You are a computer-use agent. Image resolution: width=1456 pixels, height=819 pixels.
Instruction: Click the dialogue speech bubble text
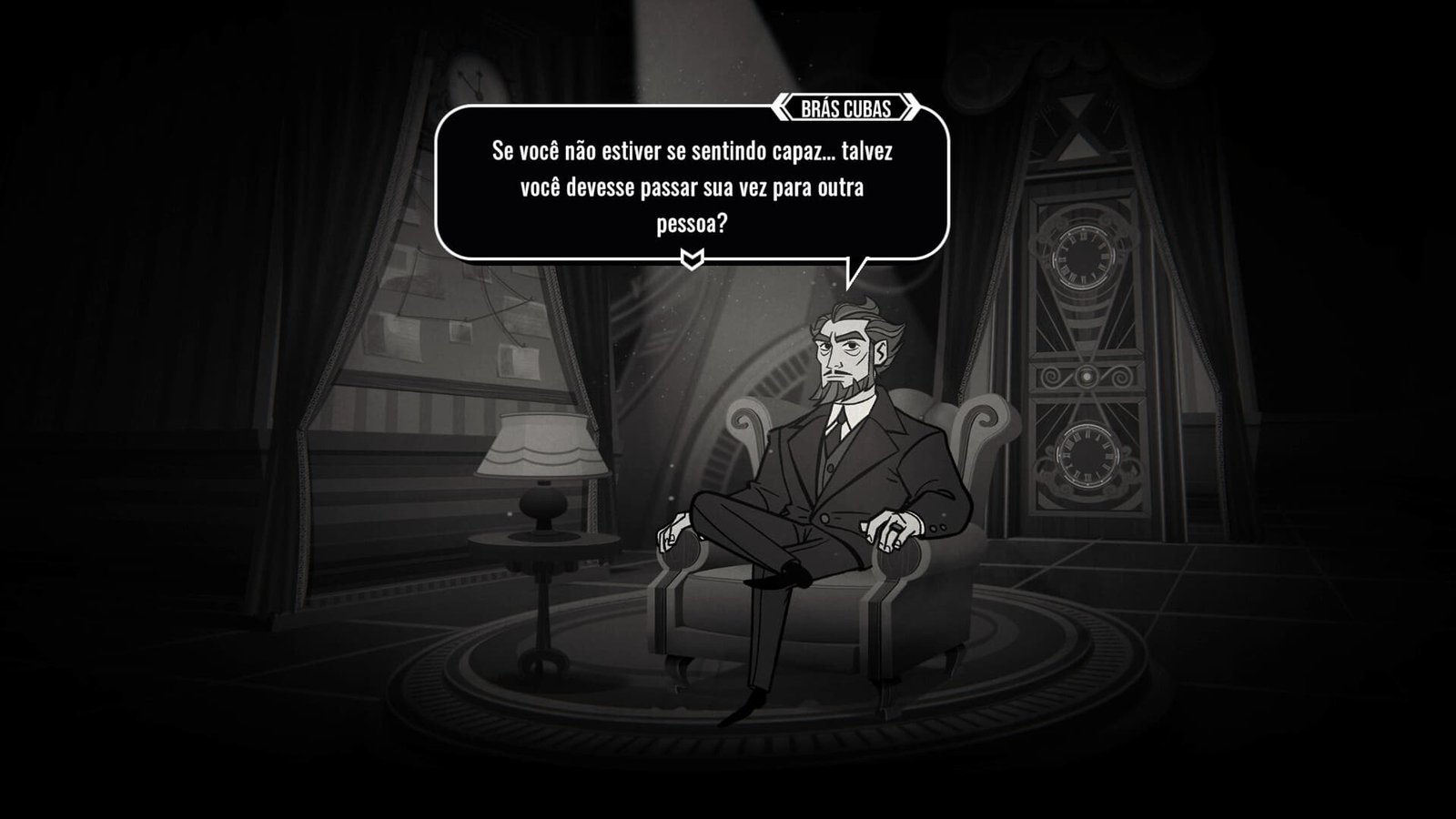693,183
